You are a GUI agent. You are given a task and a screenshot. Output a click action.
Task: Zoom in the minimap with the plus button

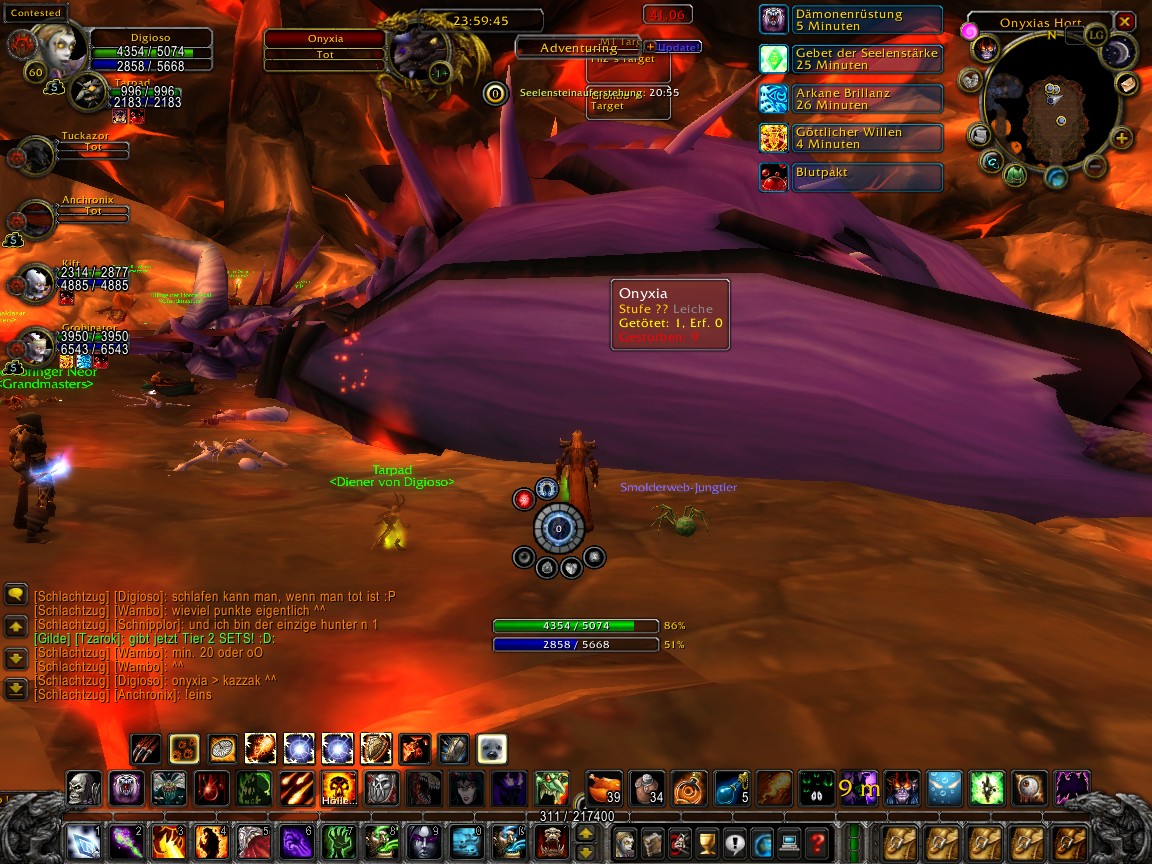[1122, 139]
